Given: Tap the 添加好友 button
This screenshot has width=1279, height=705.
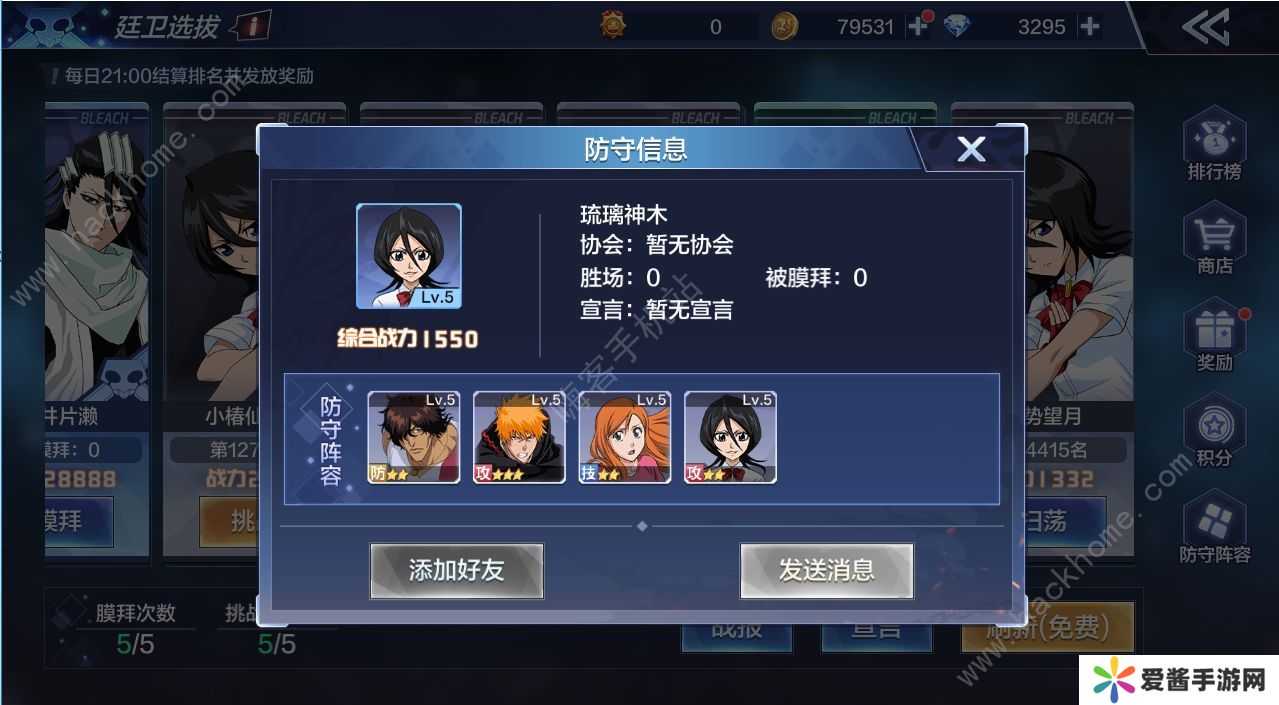Looking at the screenshot, I should tap(456, 571).
